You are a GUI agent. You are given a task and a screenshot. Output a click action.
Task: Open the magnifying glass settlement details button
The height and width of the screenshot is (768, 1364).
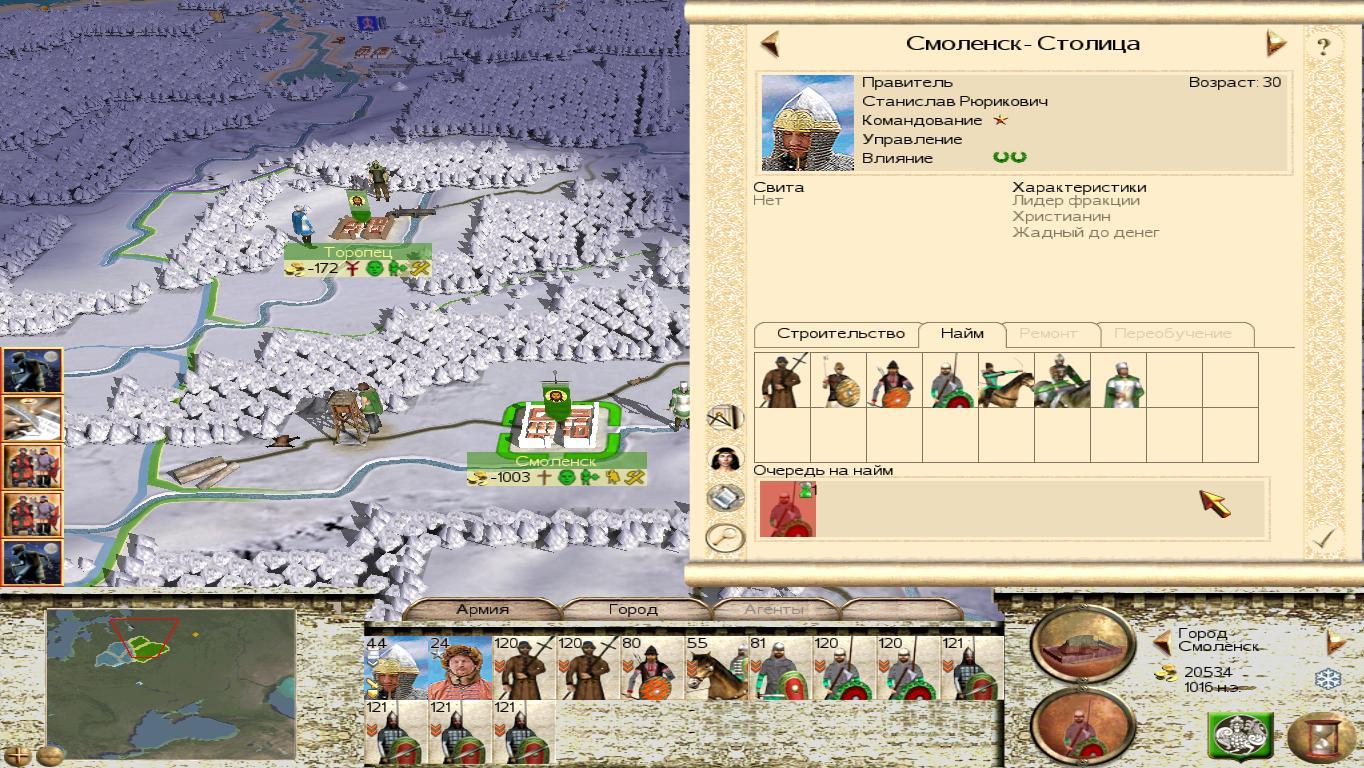(x=725, y=537)
